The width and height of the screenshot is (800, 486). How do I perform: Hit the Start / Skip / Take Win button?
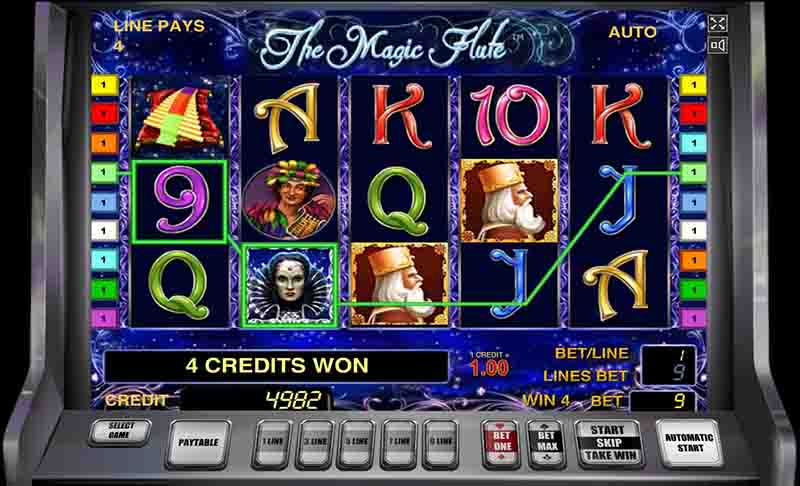click(607, 441)
